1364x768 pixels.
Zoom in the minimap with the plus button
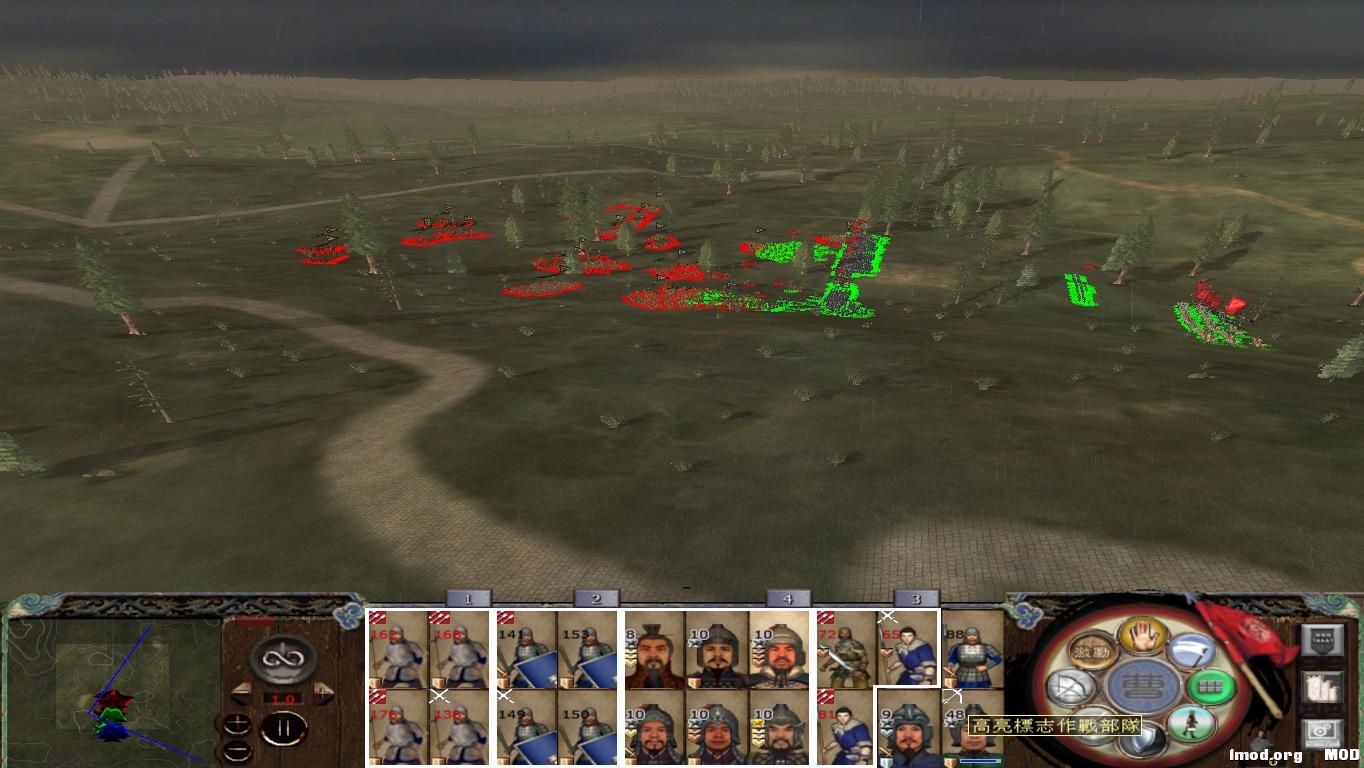[237, 726]
